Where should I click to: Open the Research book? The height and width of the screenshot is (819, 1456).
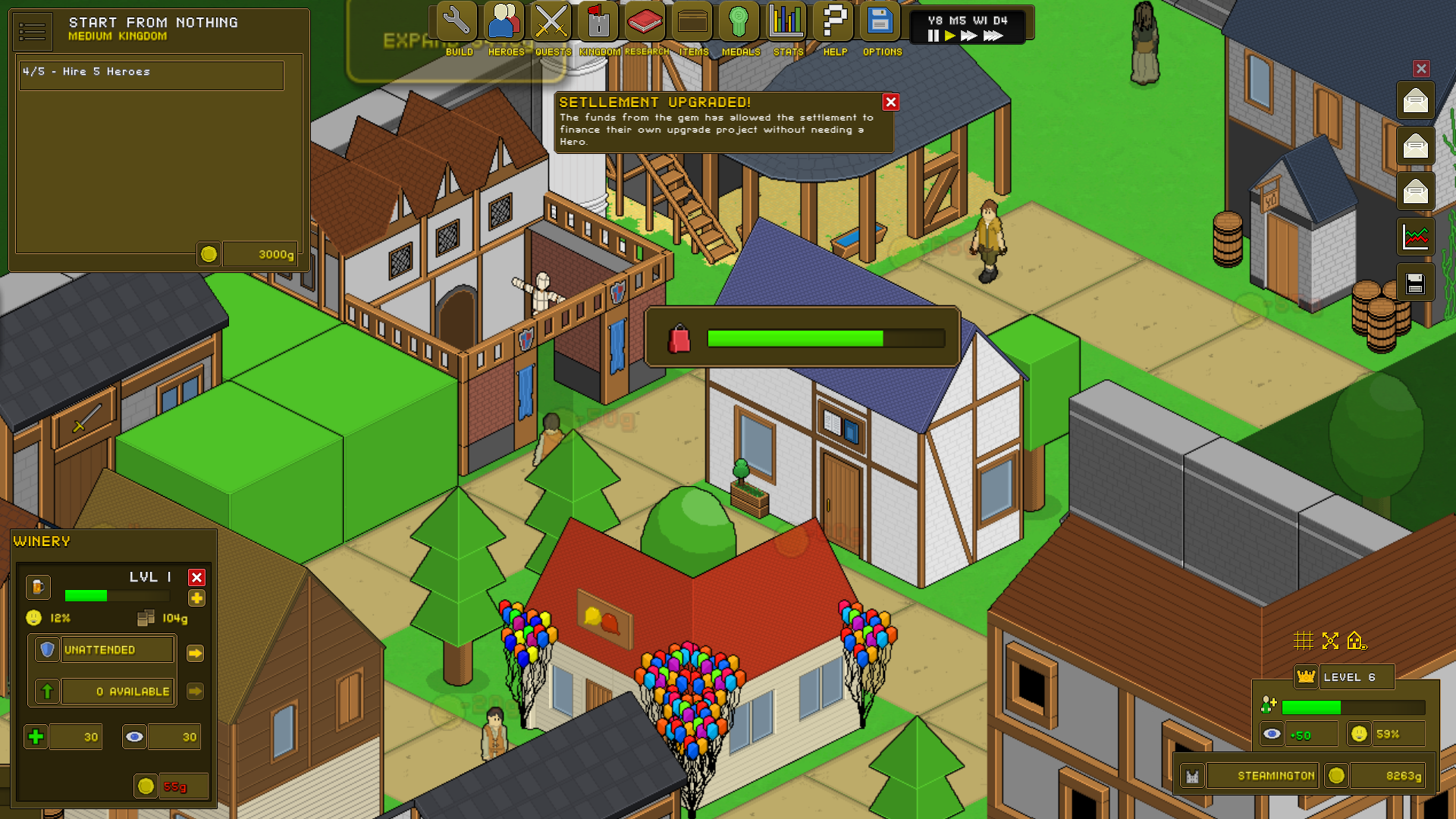tap(645, 23)
